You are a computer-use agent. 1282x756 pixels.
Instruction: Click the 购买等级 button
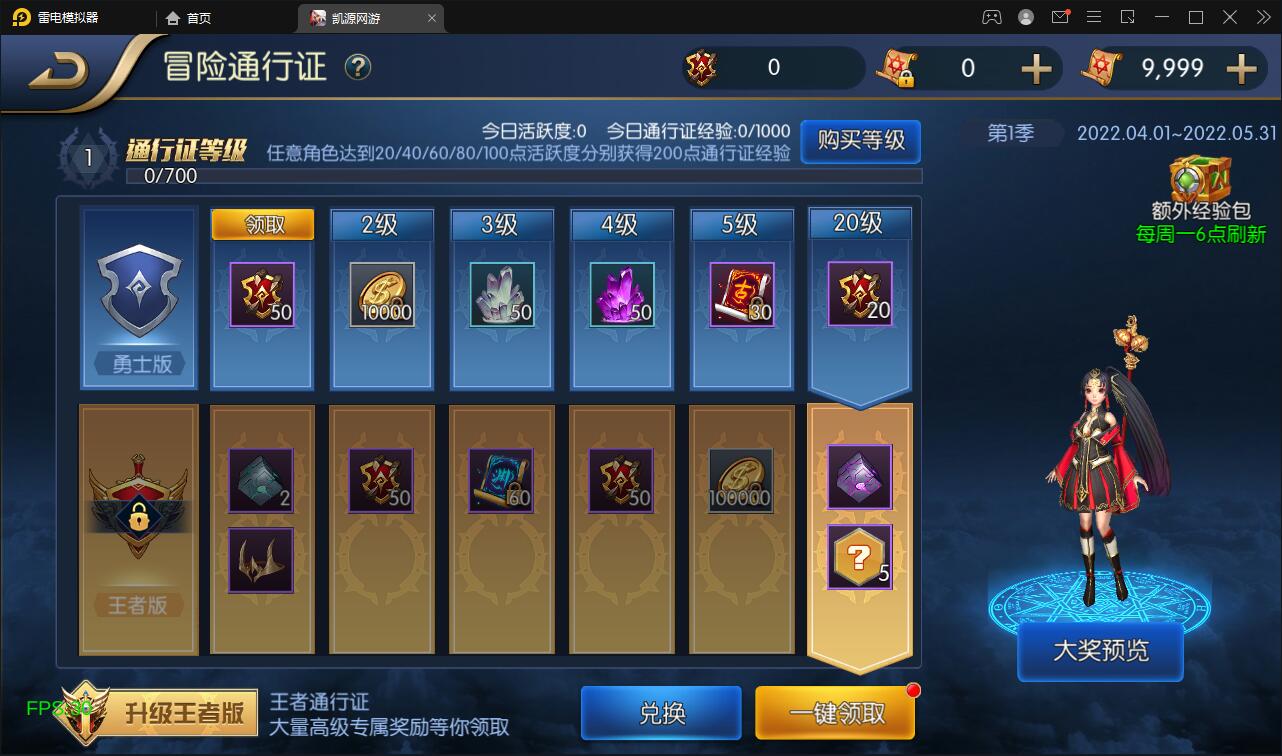coord(859,142)
